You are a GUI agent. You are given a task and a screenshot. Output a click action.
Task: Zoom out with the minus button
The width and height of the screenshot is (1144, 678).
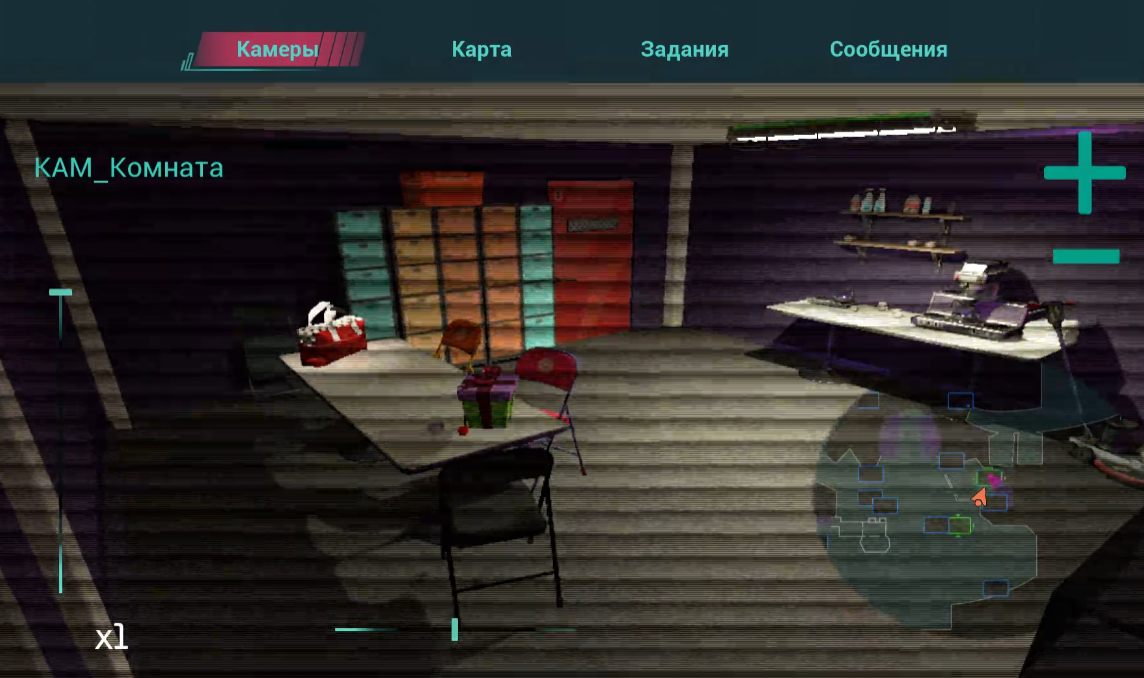coord(1085,256)
